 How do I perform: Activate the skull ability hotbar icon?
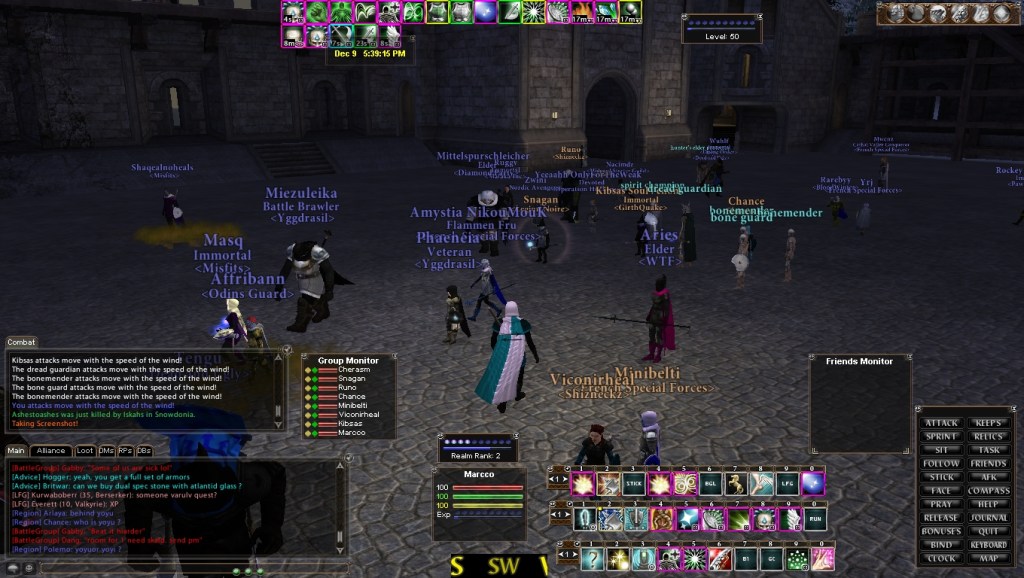[x=763, y=519]
